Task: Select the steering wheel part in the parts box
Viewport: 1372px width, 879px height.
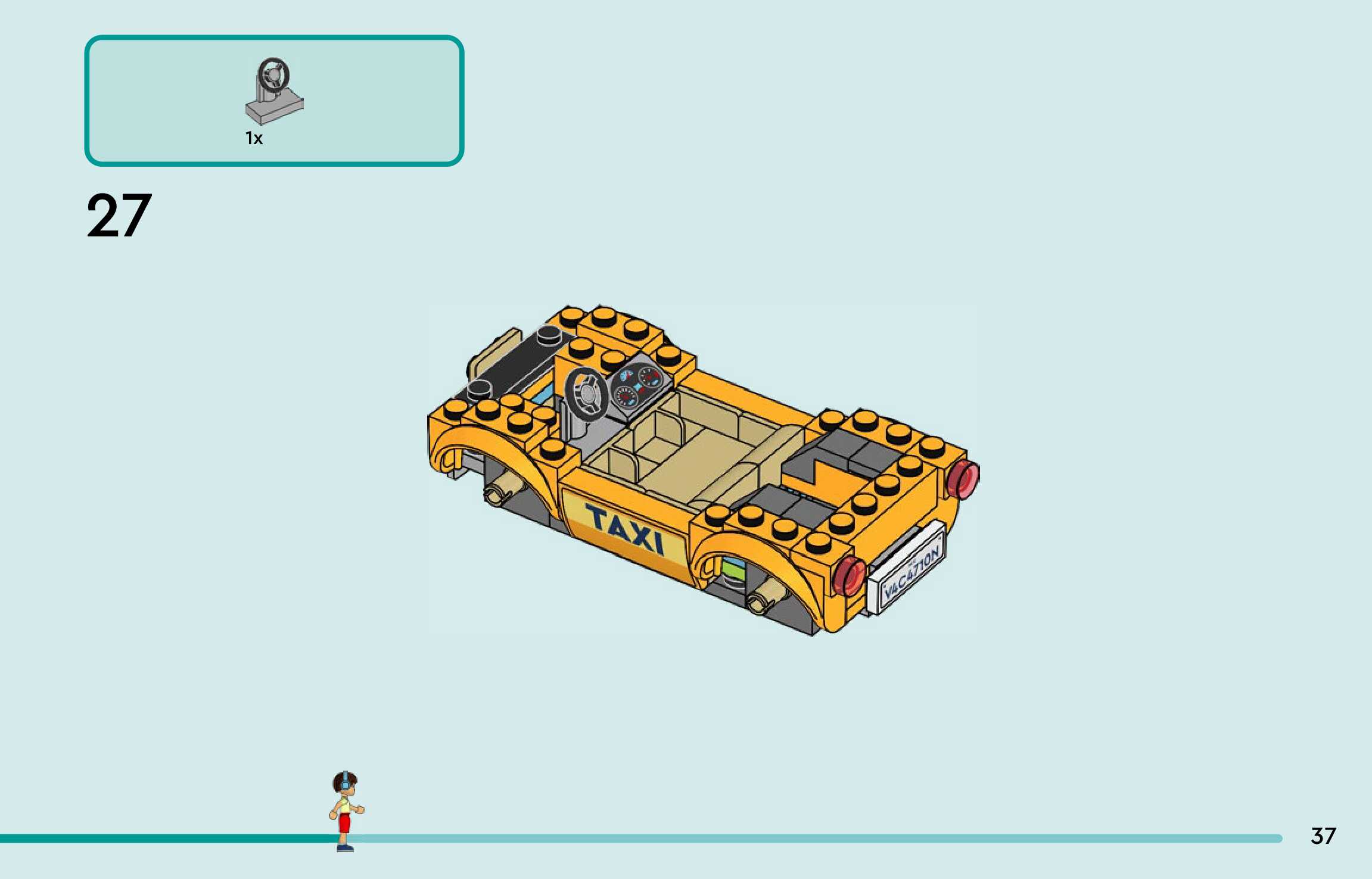Action: click(274, 91)
